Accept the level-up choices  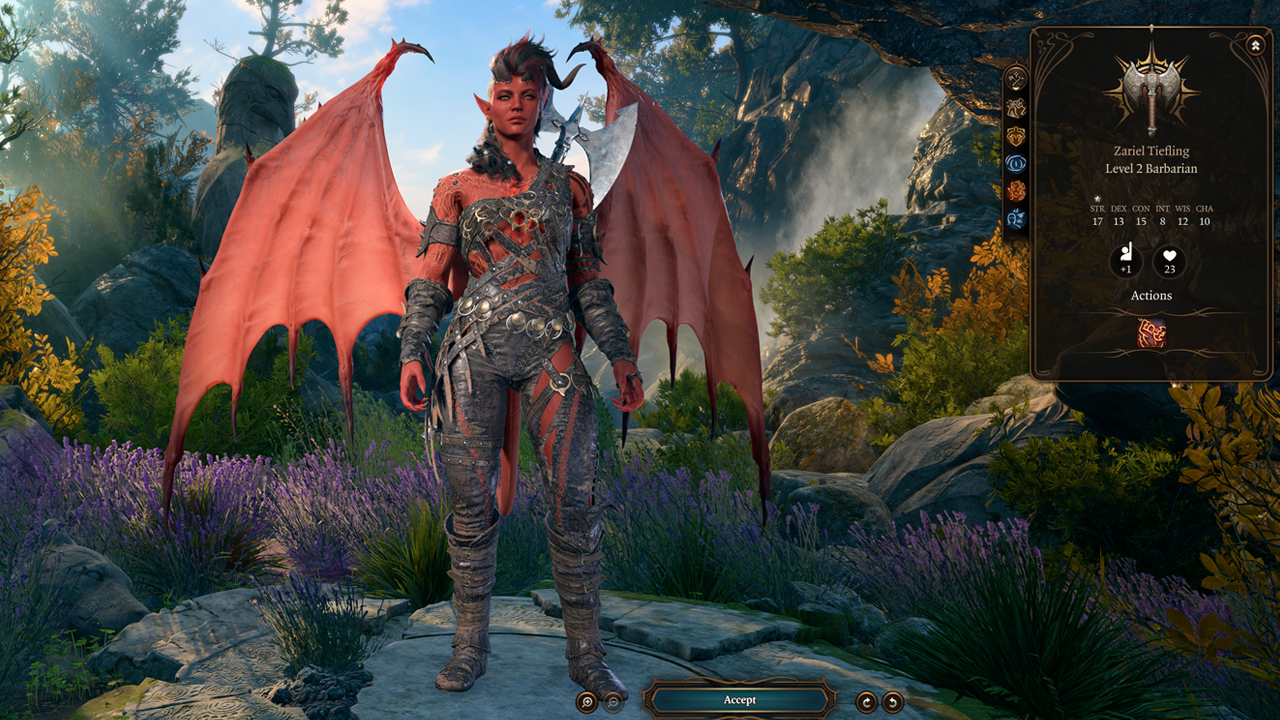(x=740, y=700)
